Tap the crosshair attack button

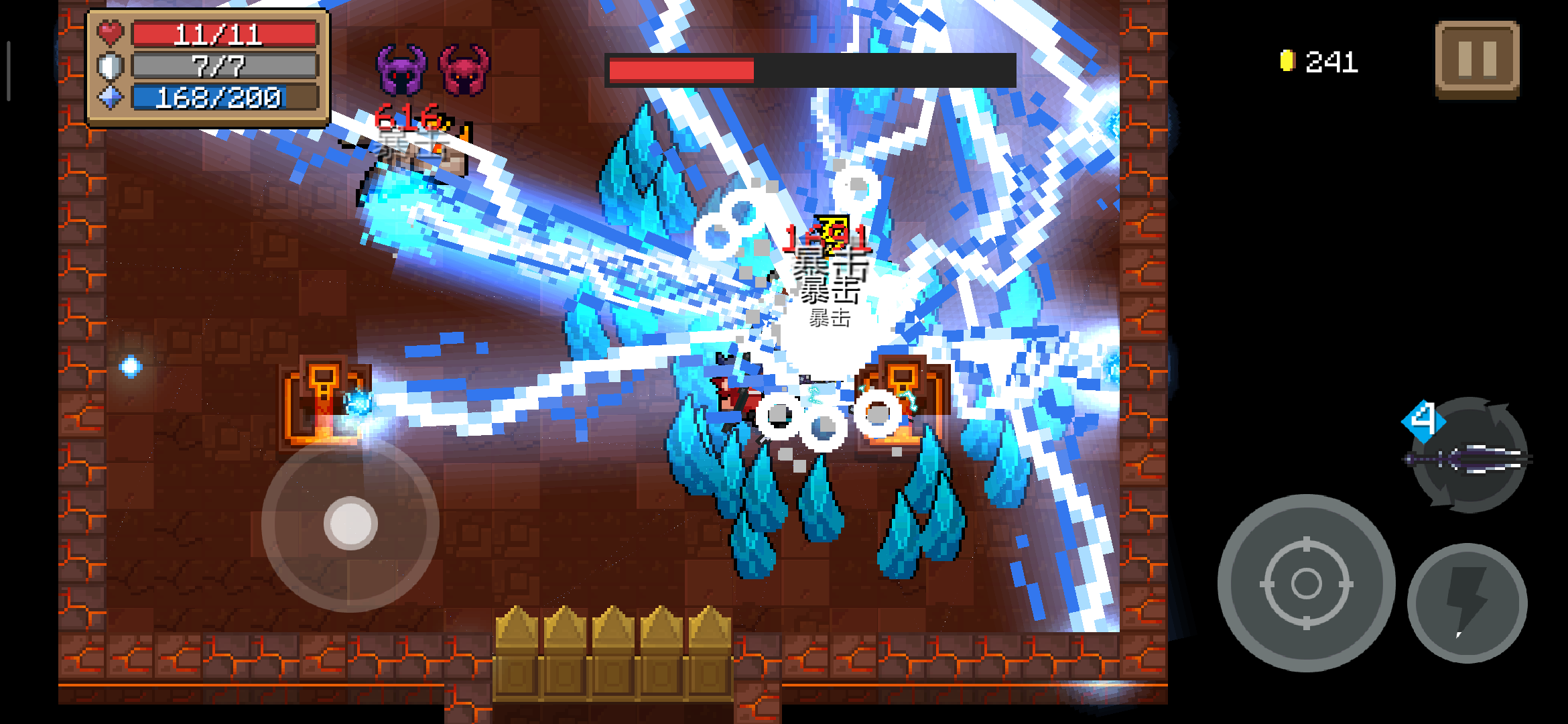point(1306,583)
